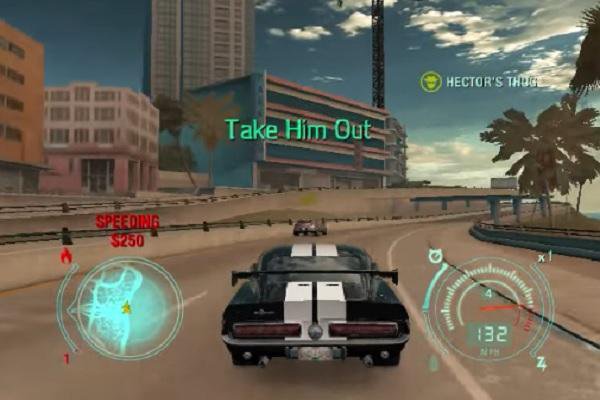Select the Hector's Thug target icon

431,81
